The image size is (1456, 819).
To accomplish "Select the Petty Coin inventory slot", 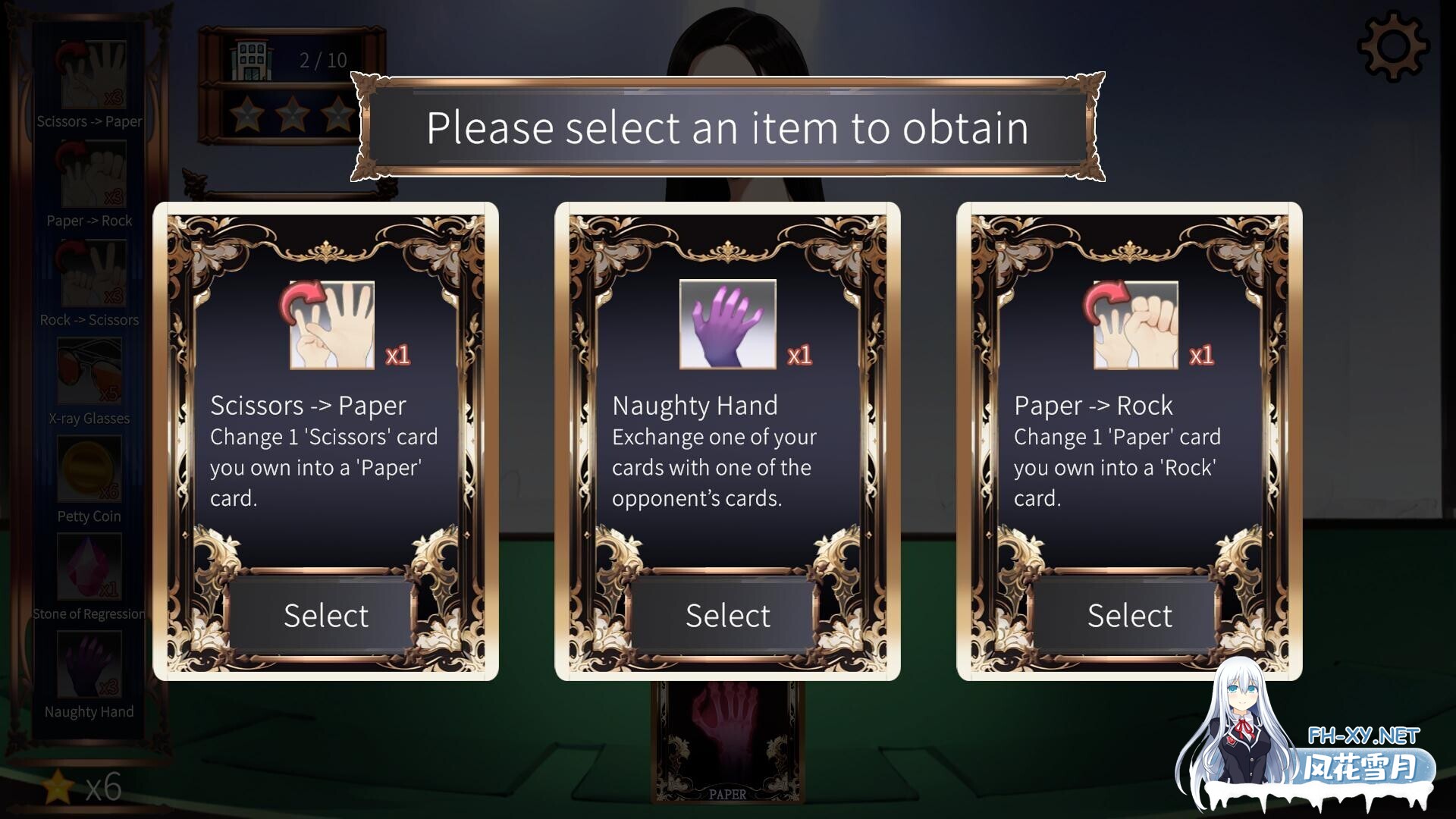I will [89, 472].
